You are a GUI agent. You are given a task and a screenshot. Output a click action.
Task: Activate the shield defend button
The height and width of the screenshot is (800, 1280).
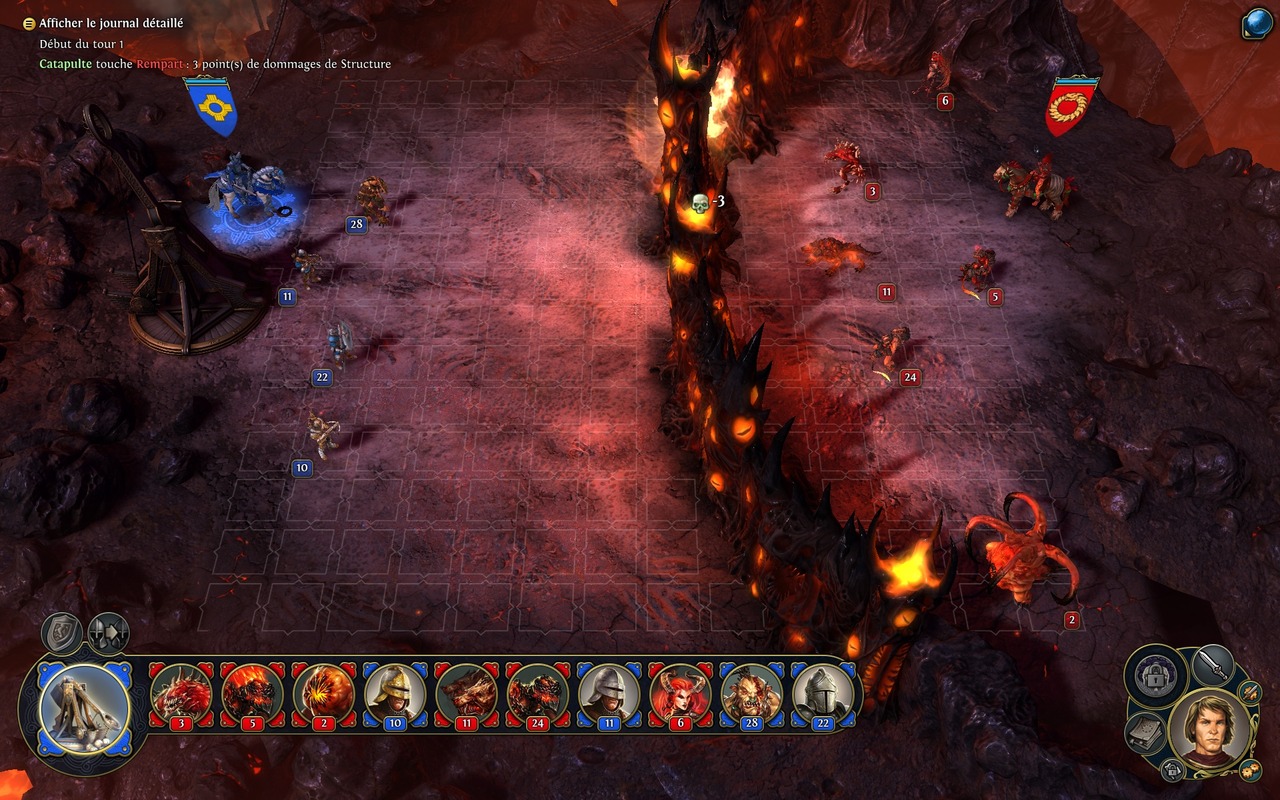(60, 633)
